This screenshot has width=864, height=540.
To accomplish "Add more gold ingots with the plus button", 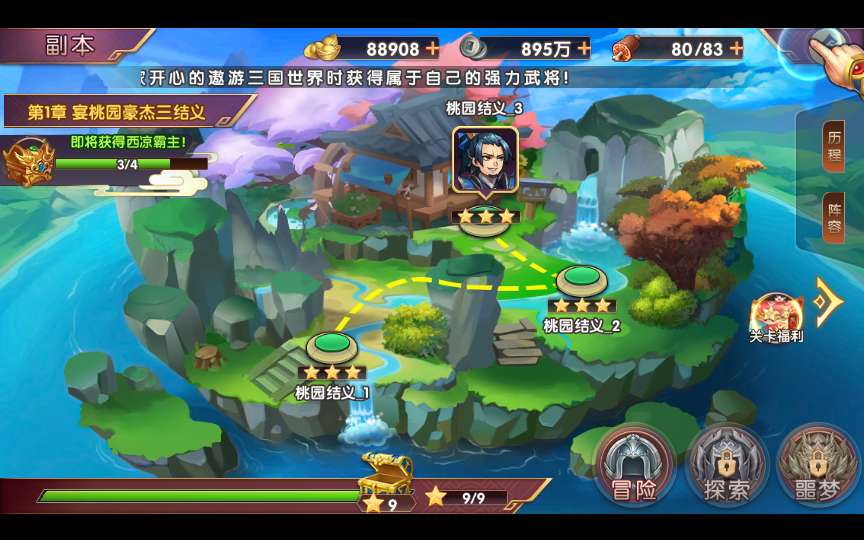I will click(432, 48).
